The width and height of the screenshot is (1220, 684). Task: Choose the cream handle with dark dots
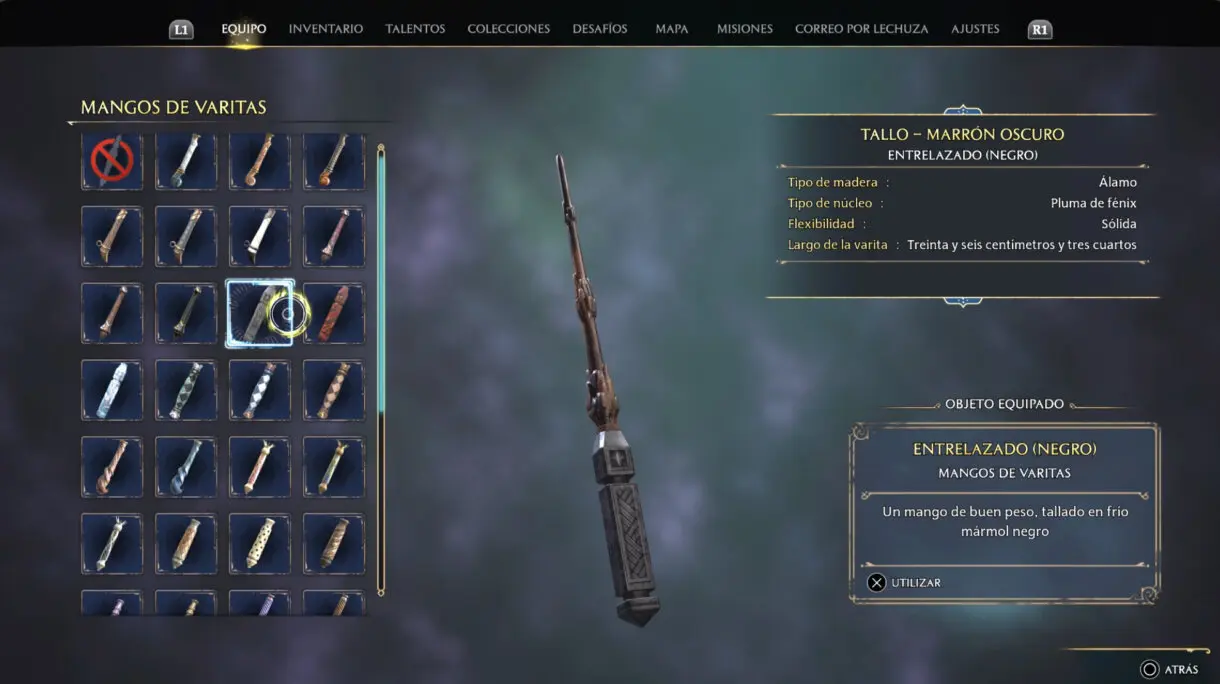click(260, 543)
